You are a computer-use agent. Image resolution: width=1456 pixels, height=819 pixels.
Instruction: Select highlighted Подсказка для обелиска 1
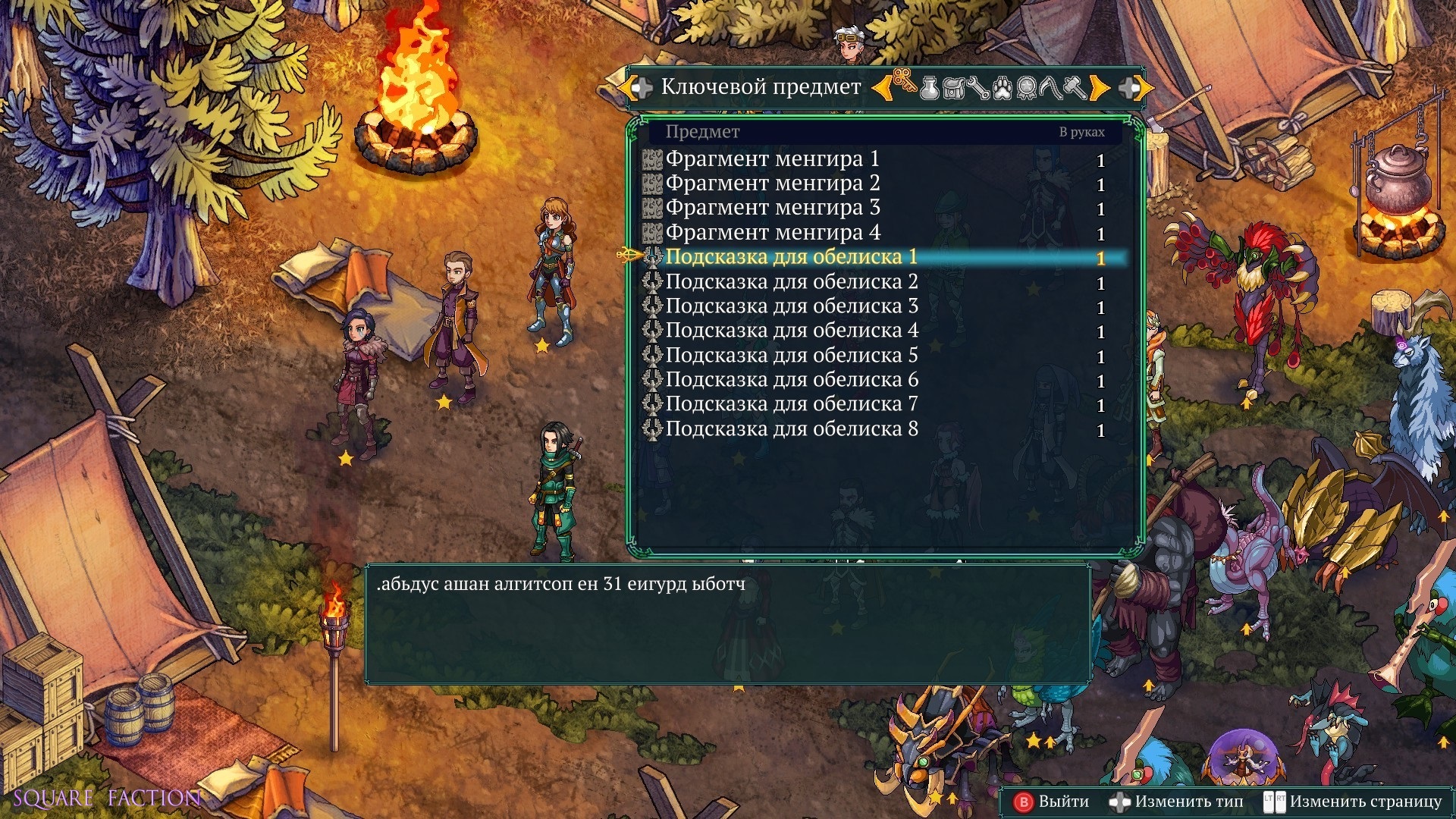point(791,257)
